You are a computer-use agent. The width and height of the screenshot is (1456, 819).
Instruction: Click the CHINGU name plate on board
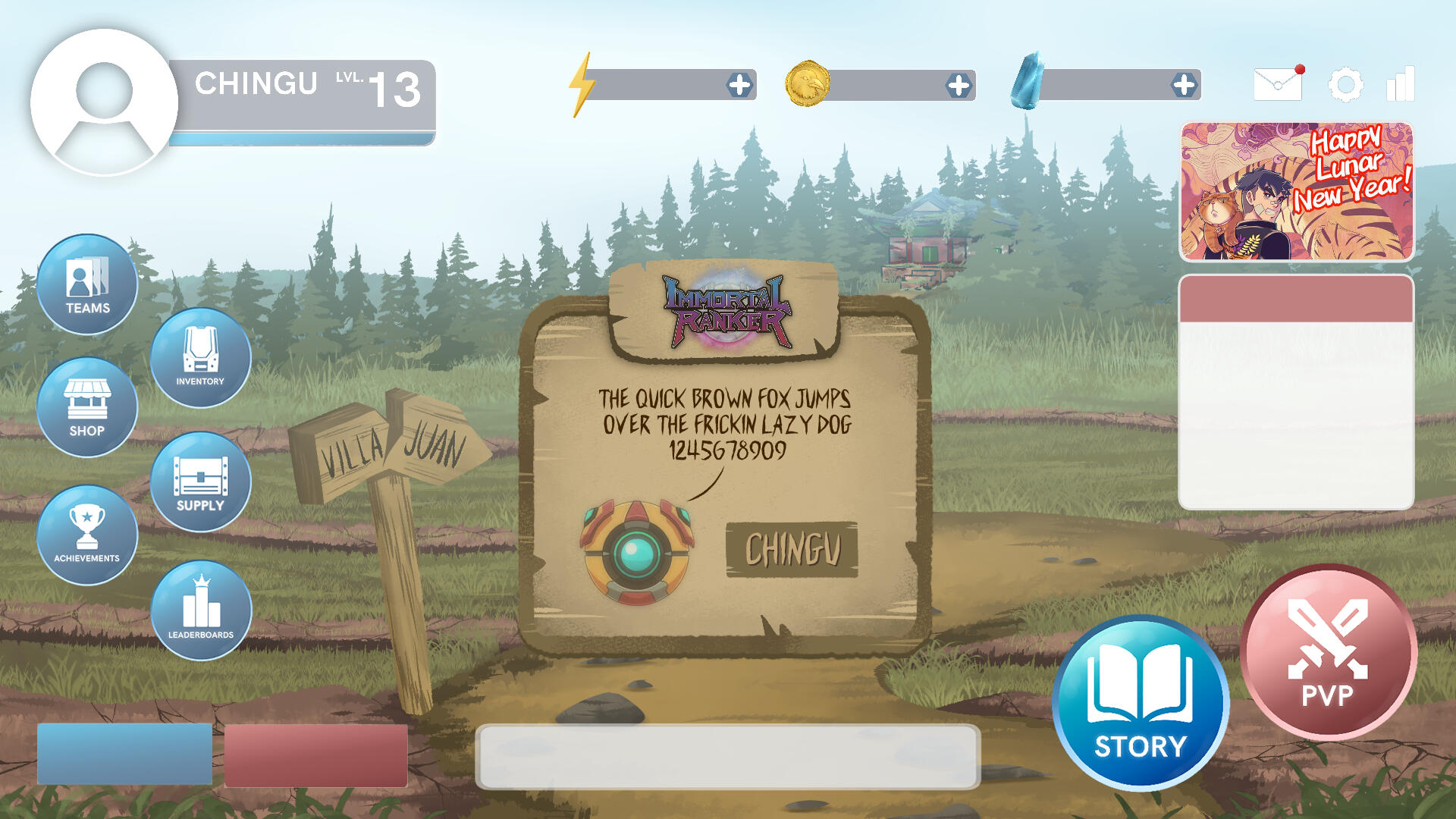tap(792, 550)
